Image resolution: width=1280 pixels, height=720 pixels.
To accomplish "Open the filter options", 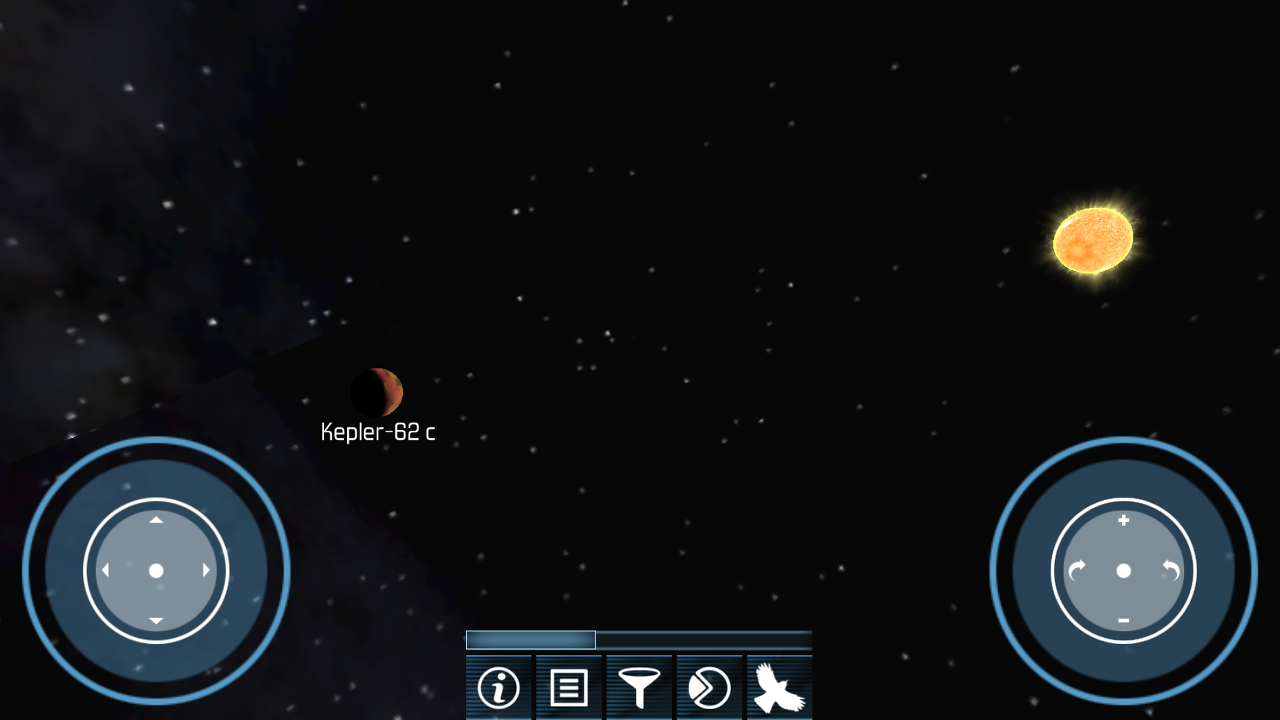I will pos(638,688).
